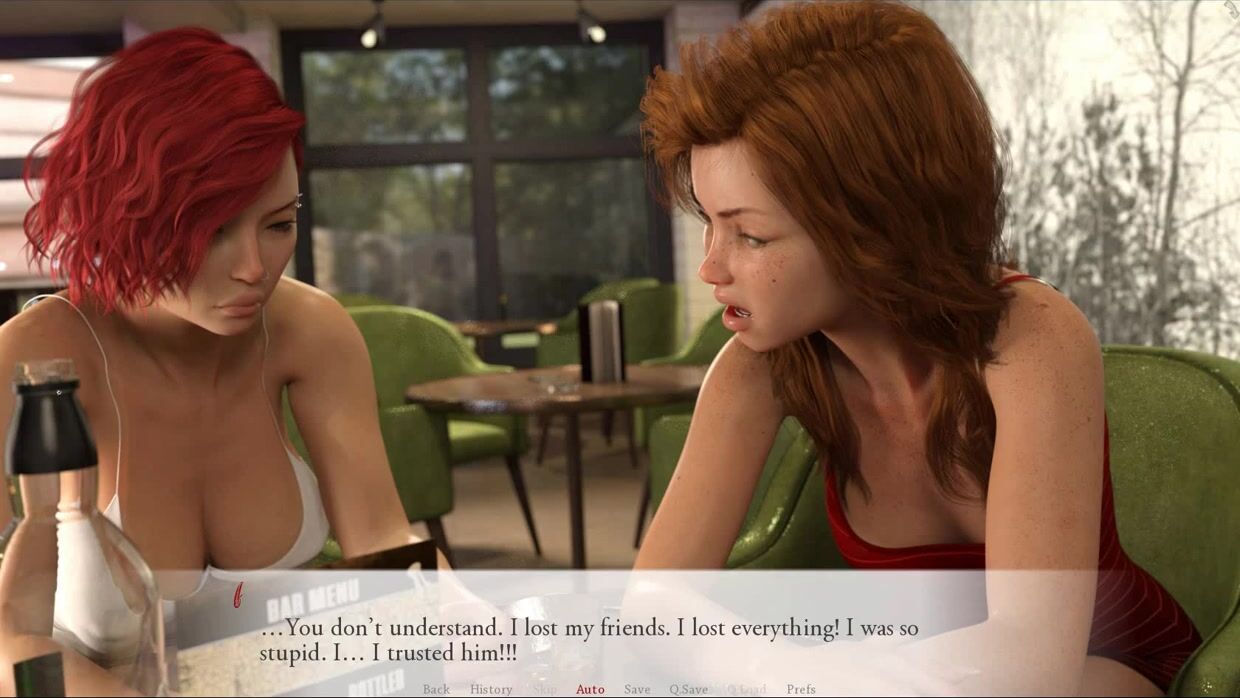Quick save with Q.Save
The image size is (1240, 698).
688,689
